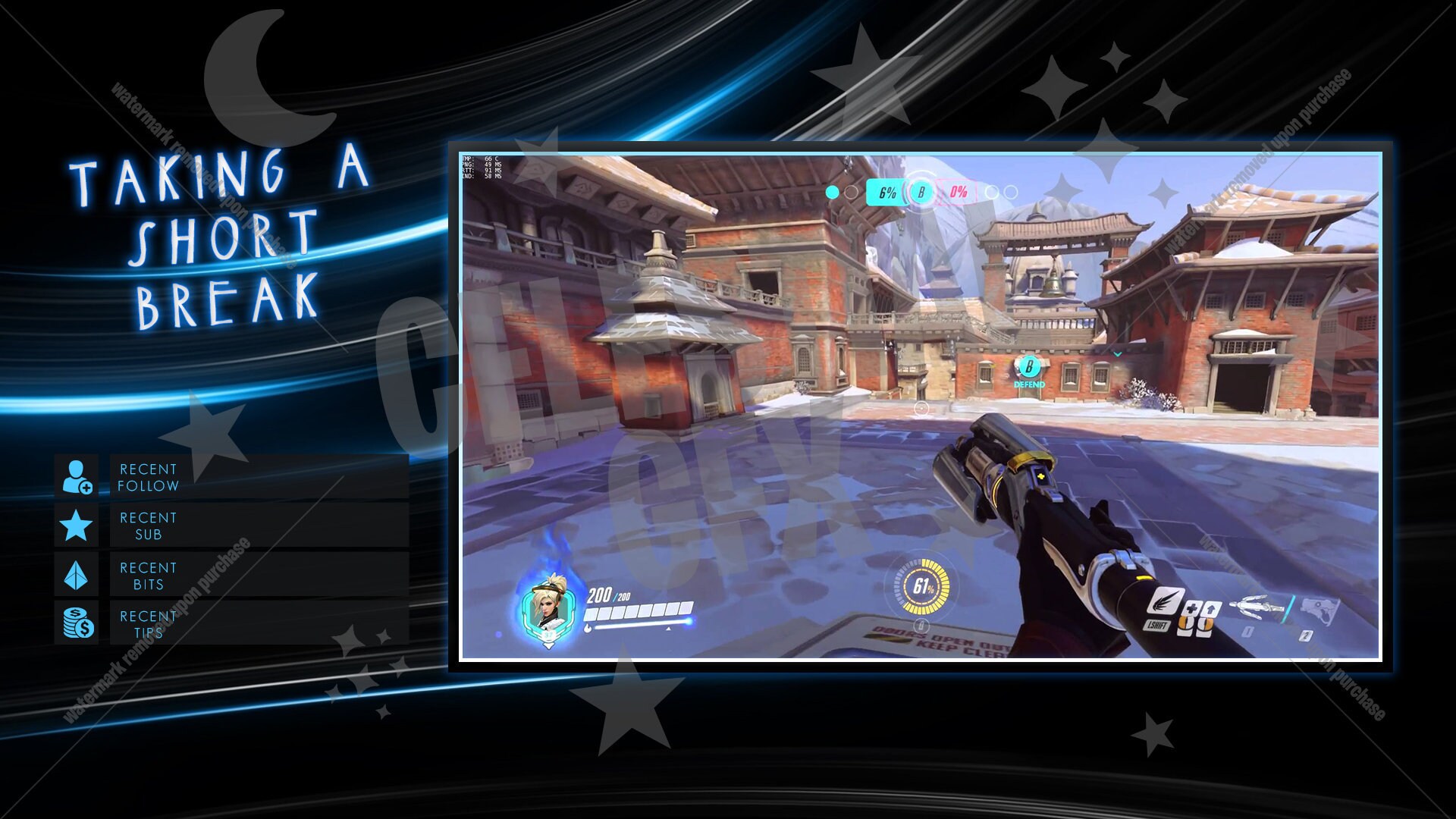Click the RECENT FOLLOW text label
Screen dimensions: 1456x819
pyautogui.click(x=149, y=477)
